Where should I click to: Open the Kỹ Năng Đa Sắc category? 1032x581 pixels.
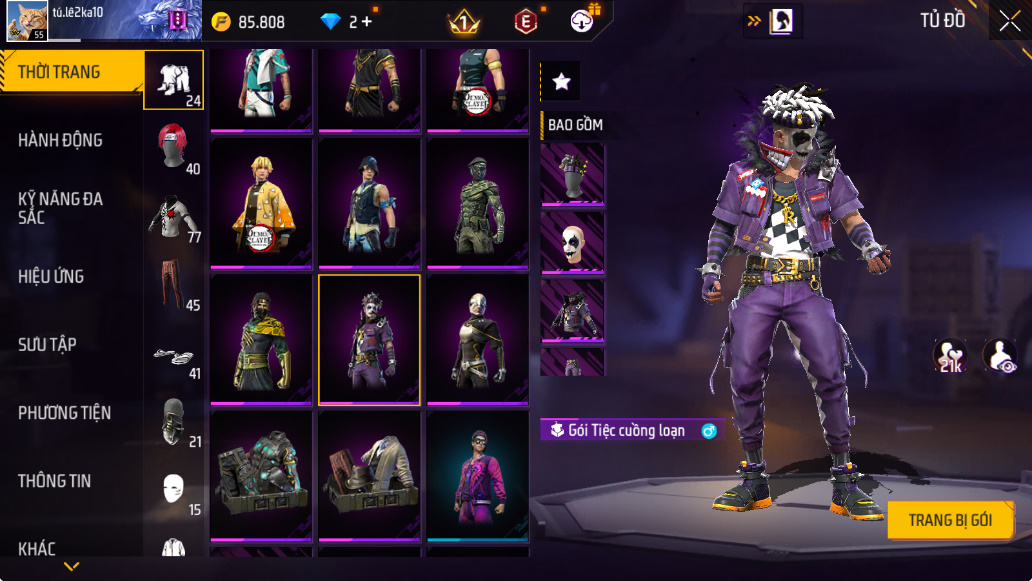(x=60, y=208)
